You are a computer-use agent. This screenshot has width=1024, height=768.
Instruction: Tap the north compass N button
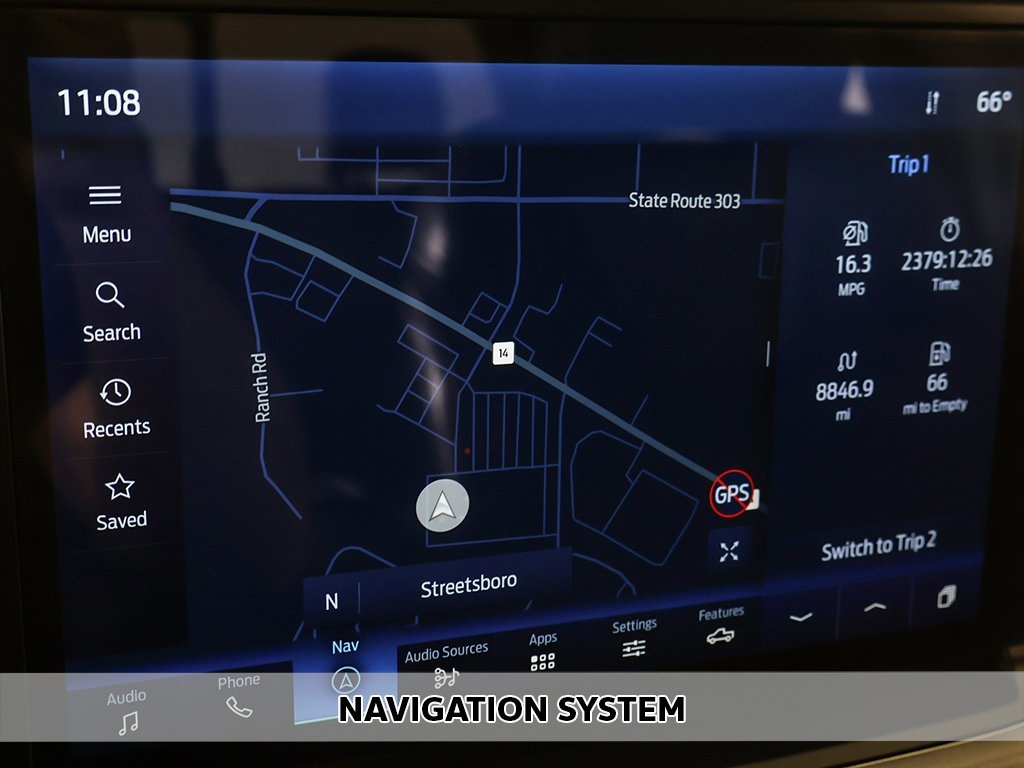click(332, 601)
